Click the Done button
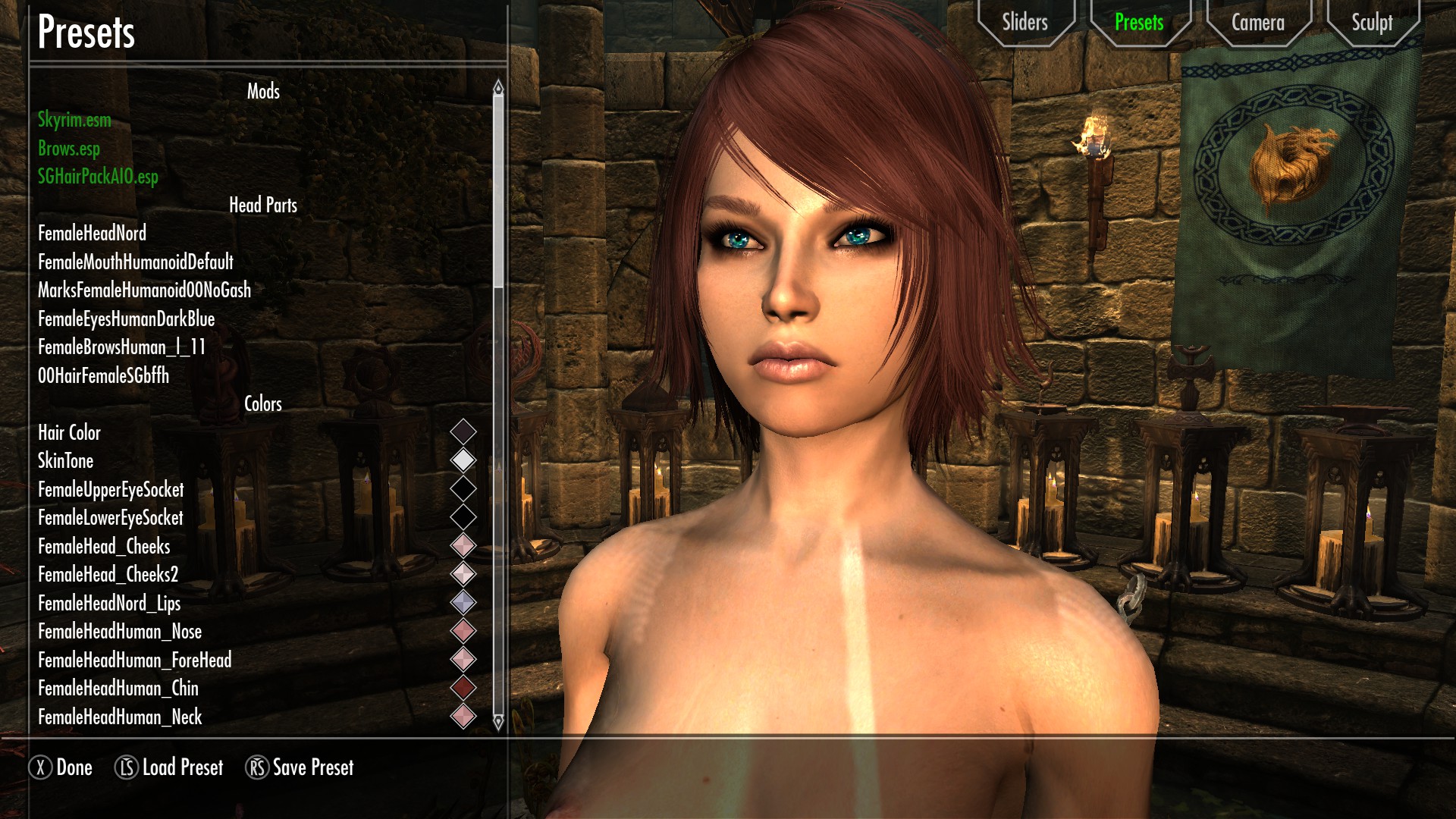This screenshot has width=1456, height=819. (61, 767)
